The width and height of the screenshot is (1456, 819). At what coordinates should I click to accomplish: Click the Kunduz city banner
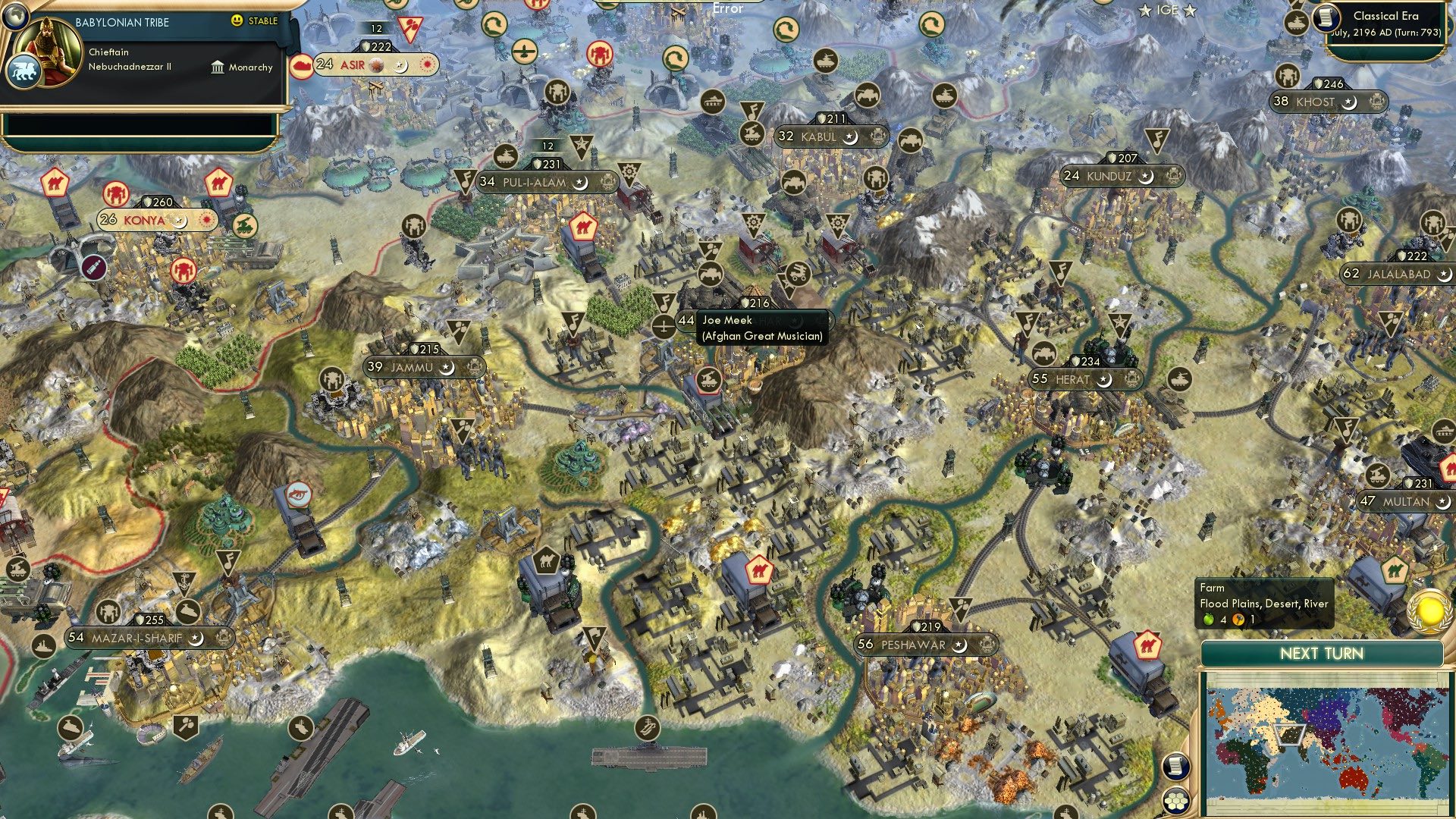click(1121, 176)
